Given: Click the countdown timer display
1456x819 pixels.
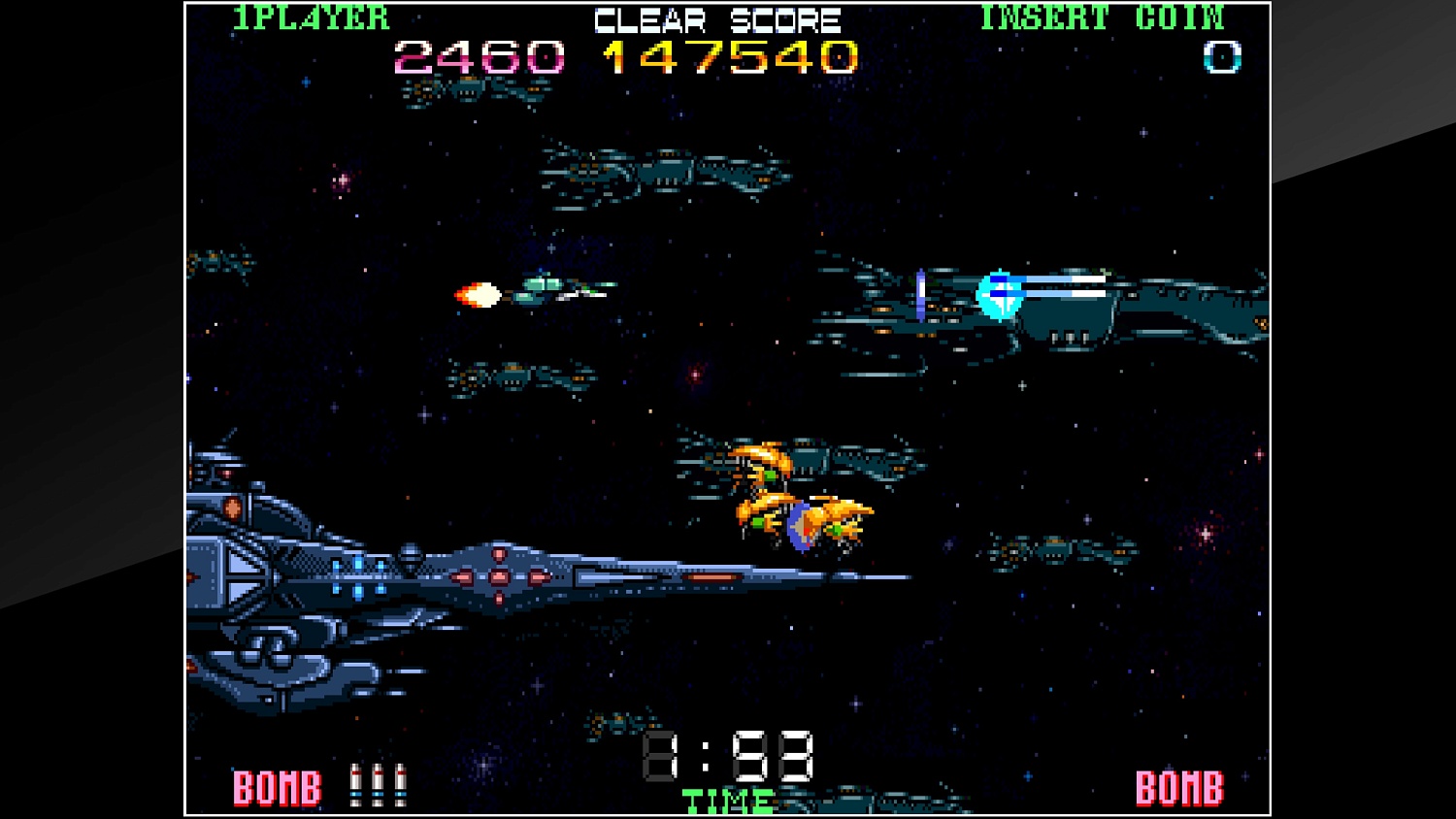Looking at the screenshot, I should 728,757.
